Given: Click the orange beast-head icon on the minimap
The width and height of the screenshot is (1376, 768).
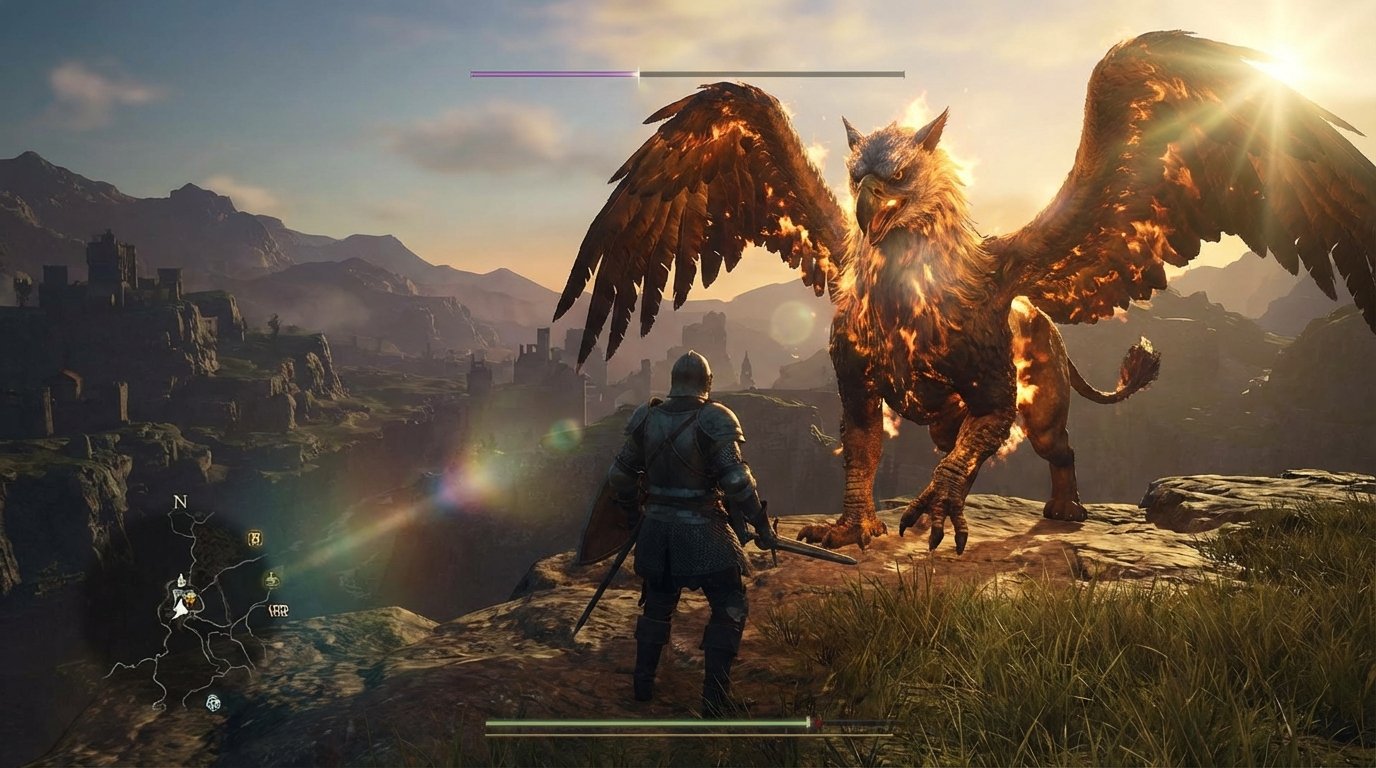Looking at the screenshot, I should (x=191, y=599).
